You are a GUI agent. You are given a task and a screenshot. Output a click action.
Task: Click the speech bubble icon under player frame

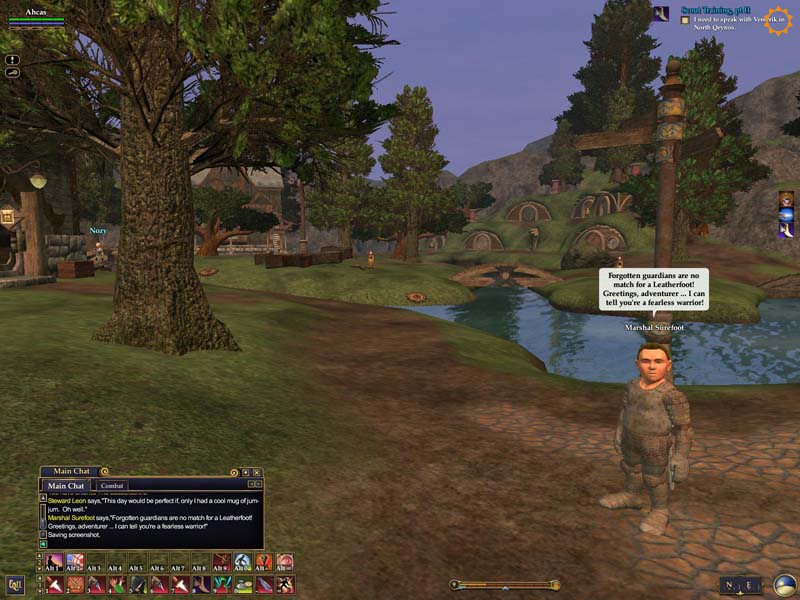click(x=12, y=73)
